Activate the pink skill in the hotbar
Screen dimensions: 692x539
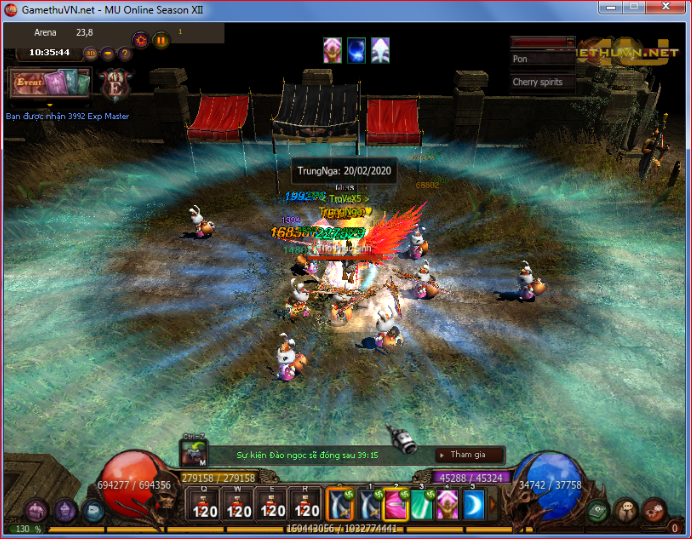pos(395,505)
